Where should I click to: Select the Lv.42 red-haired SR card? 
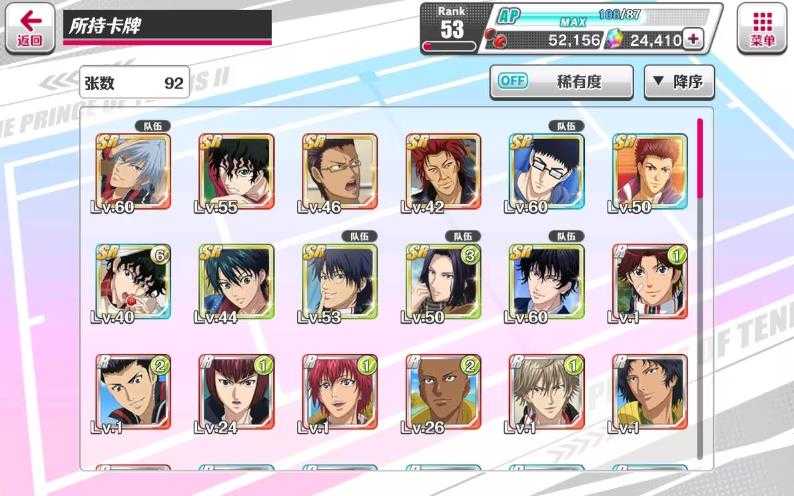click(x=443, y=171)
